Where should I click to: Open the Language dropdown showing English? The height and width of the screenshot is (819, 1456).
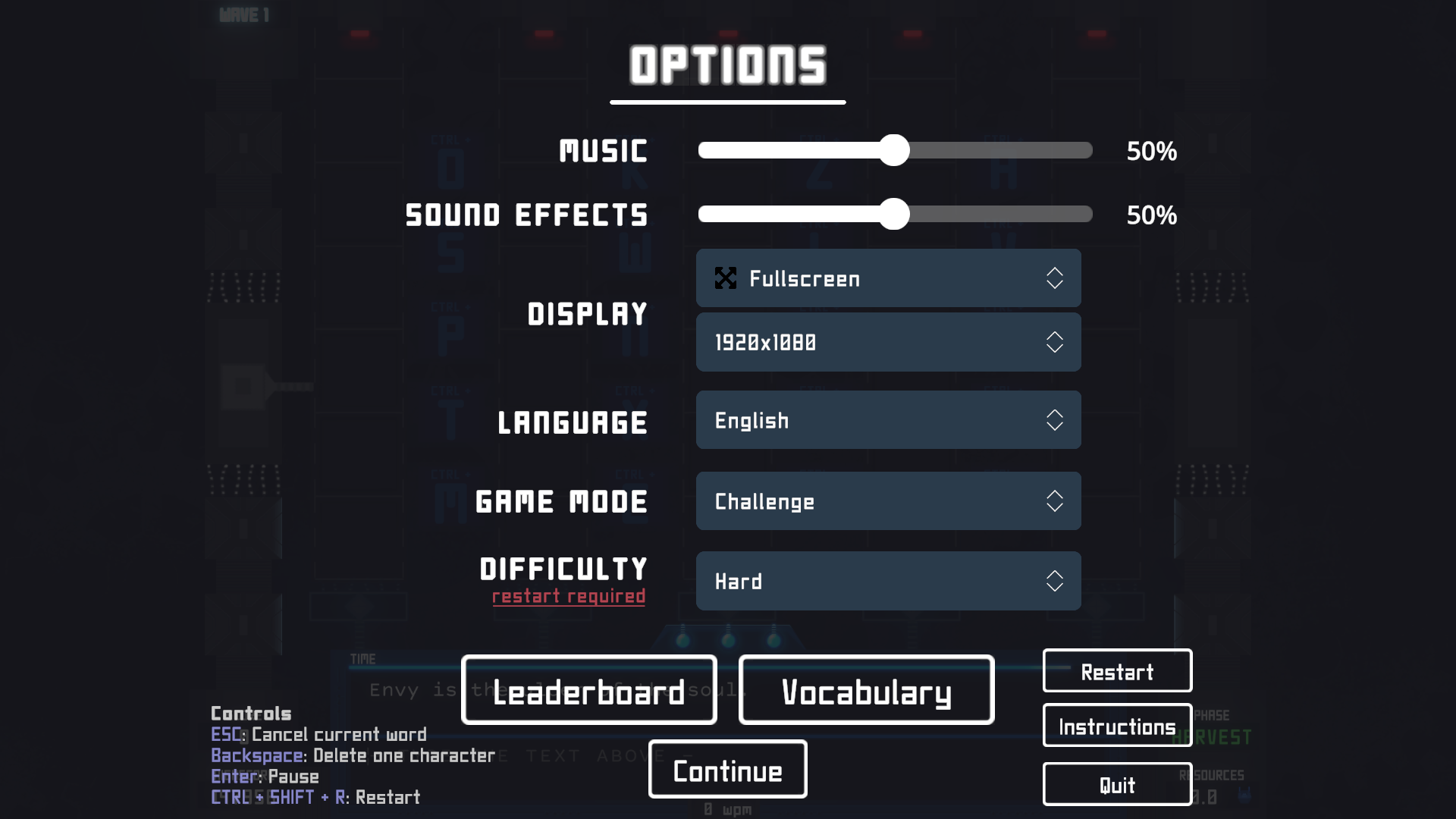(888, 420)
